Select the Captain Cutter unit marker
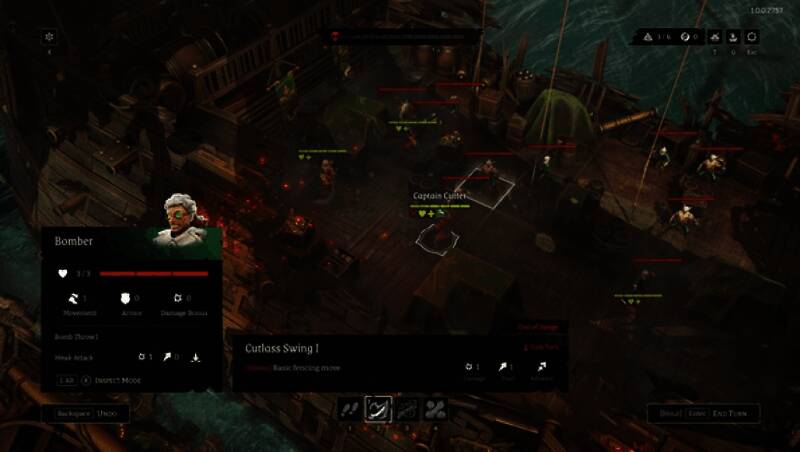 point(437,237)
